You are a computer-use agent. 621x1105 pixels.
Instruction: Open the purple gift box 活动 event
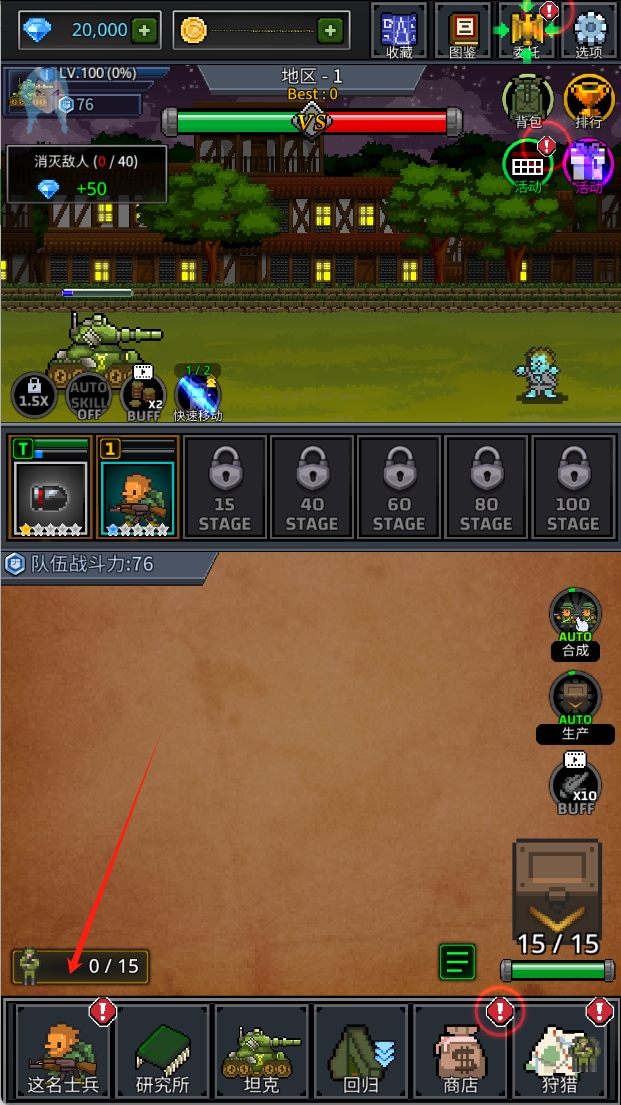(588, 165)
